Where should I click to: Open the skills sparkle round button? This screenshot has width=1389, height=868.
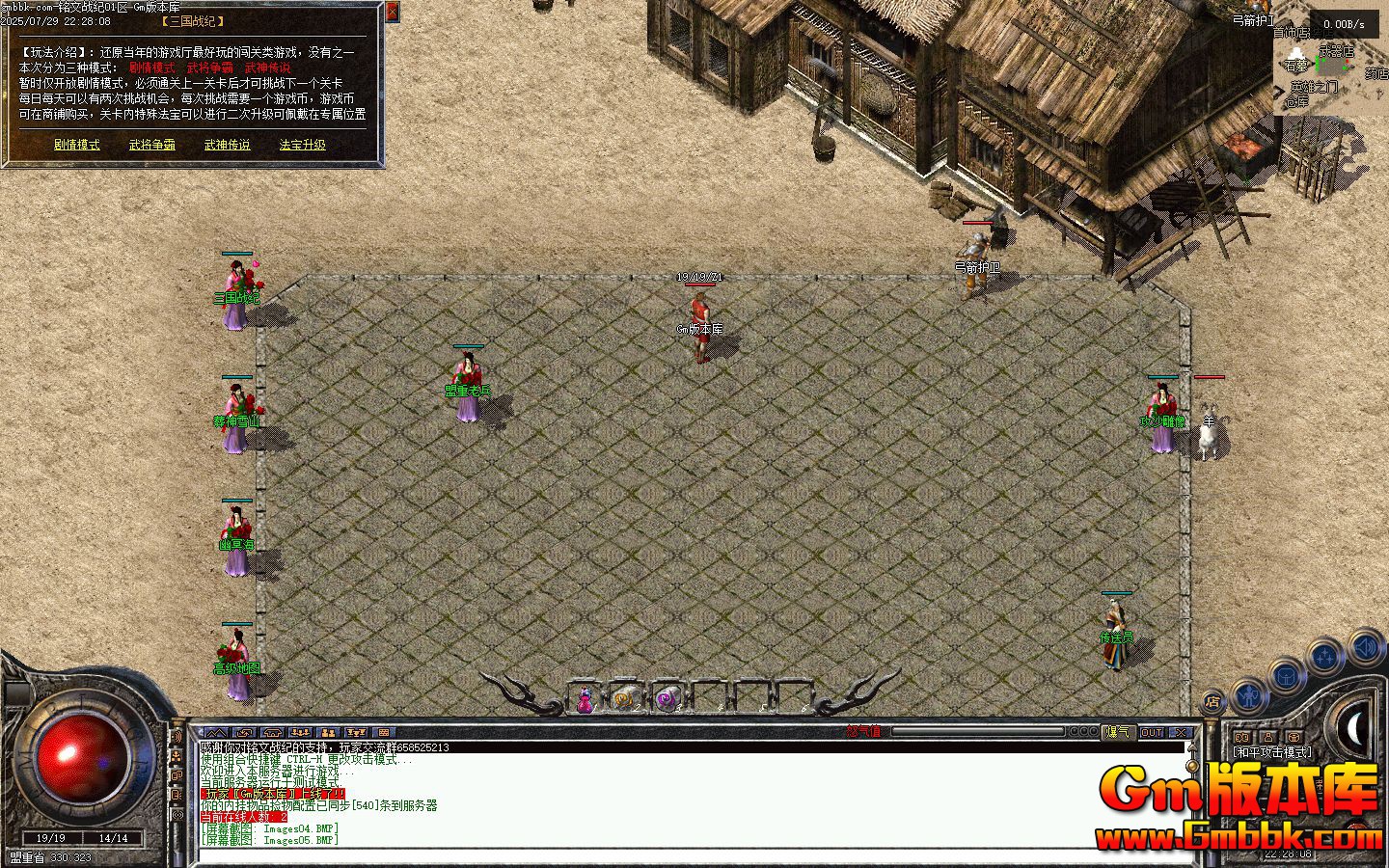(1326, 658)
